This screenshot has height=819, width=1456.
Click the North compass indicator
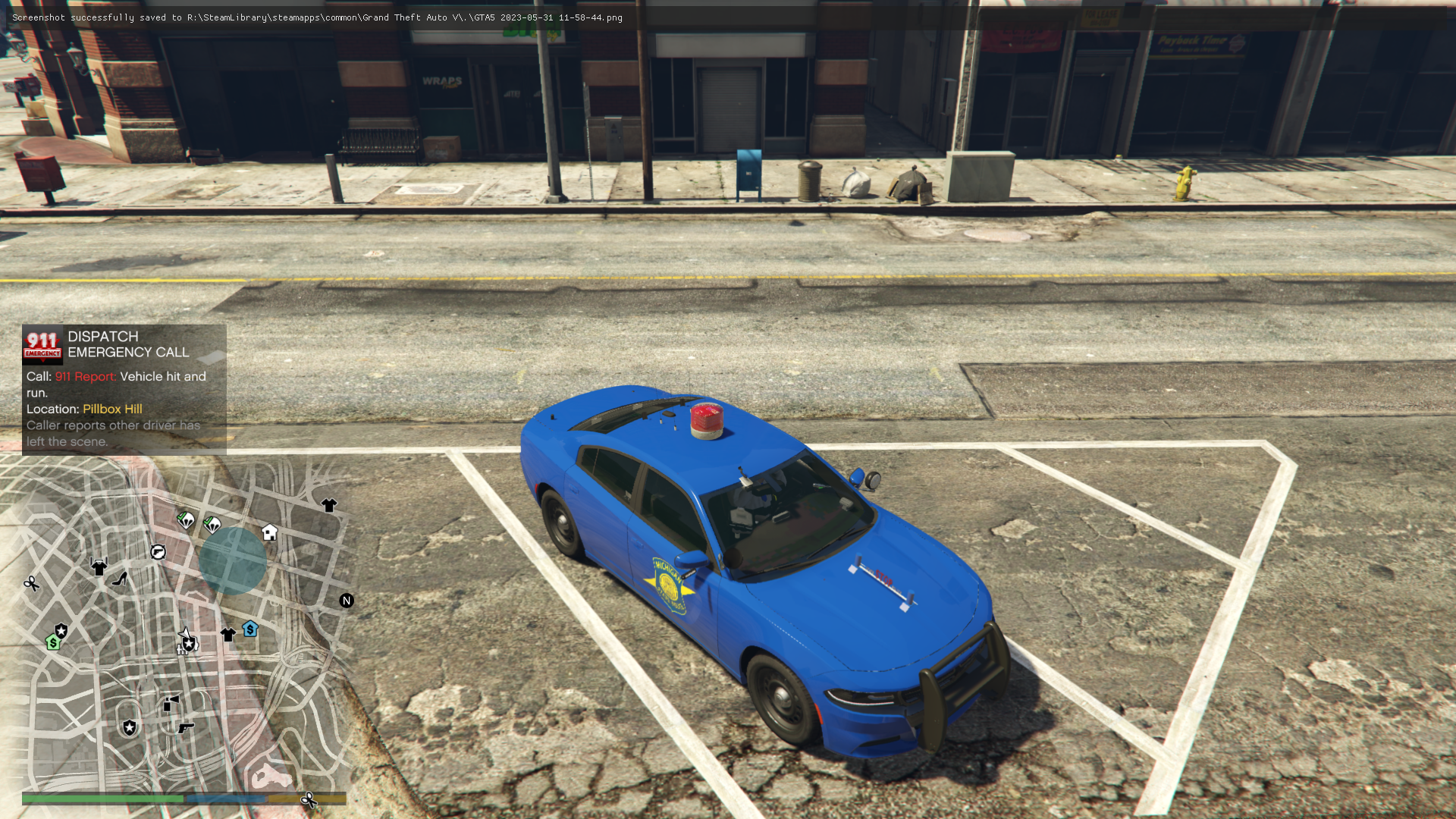(347, 601)
